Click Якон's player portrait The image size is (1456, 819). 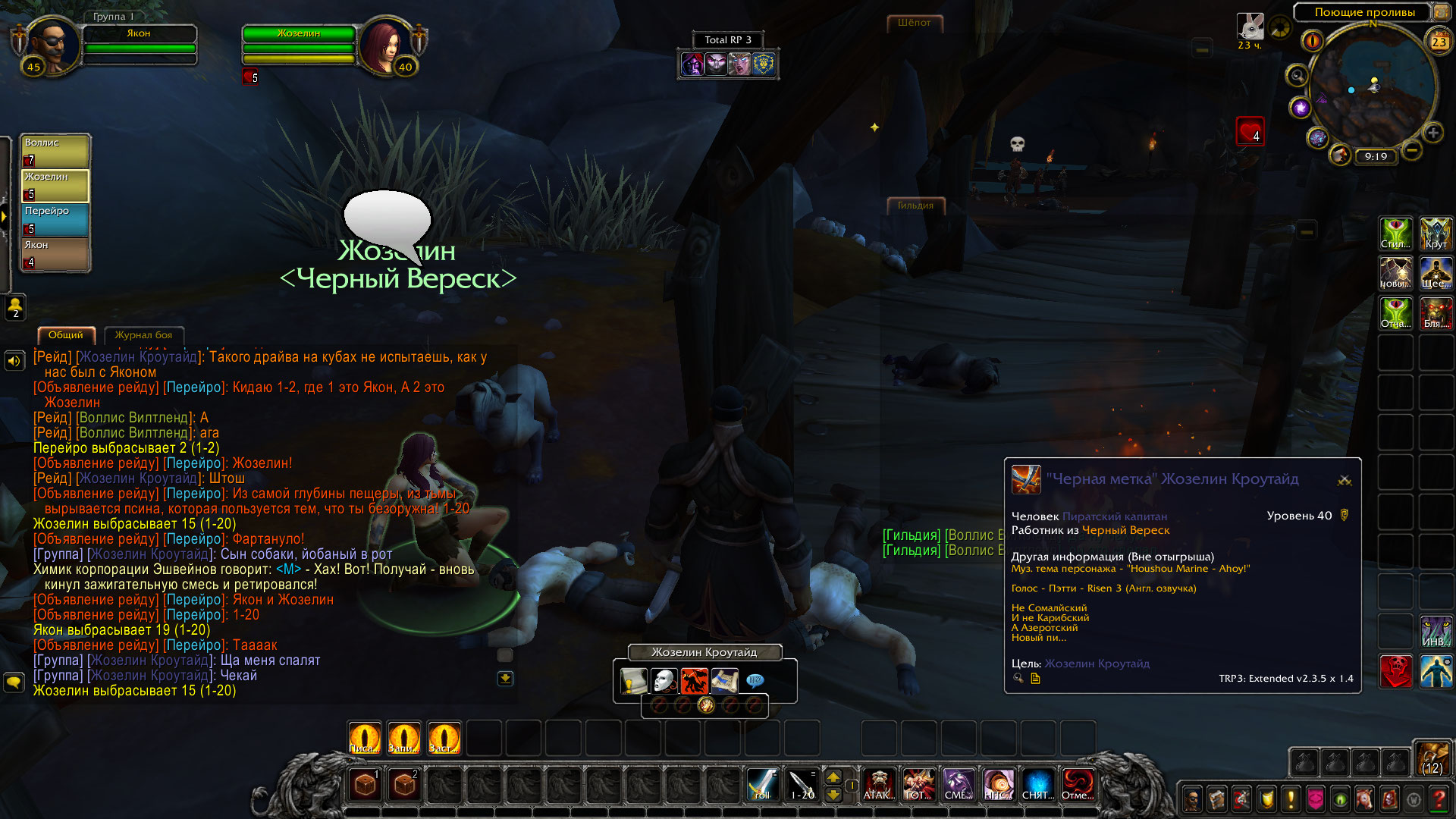point(52,45)
